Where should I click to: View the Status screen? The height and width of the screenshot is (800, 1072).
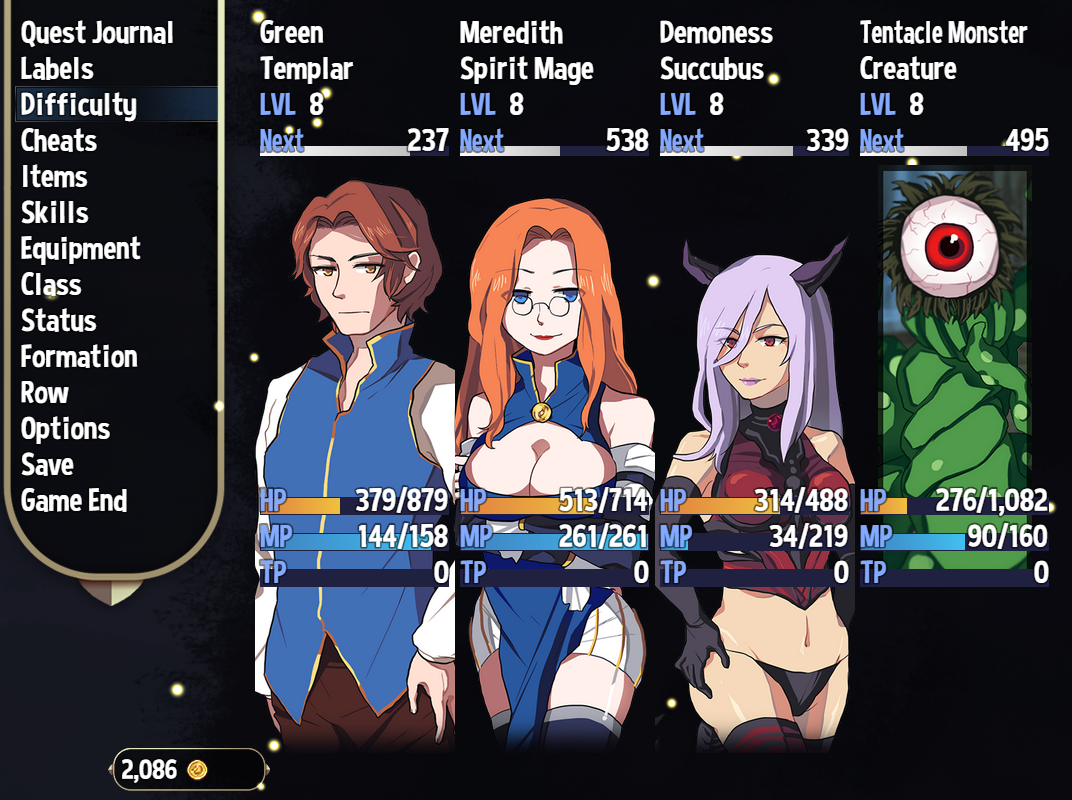click(x=59, y=321)
